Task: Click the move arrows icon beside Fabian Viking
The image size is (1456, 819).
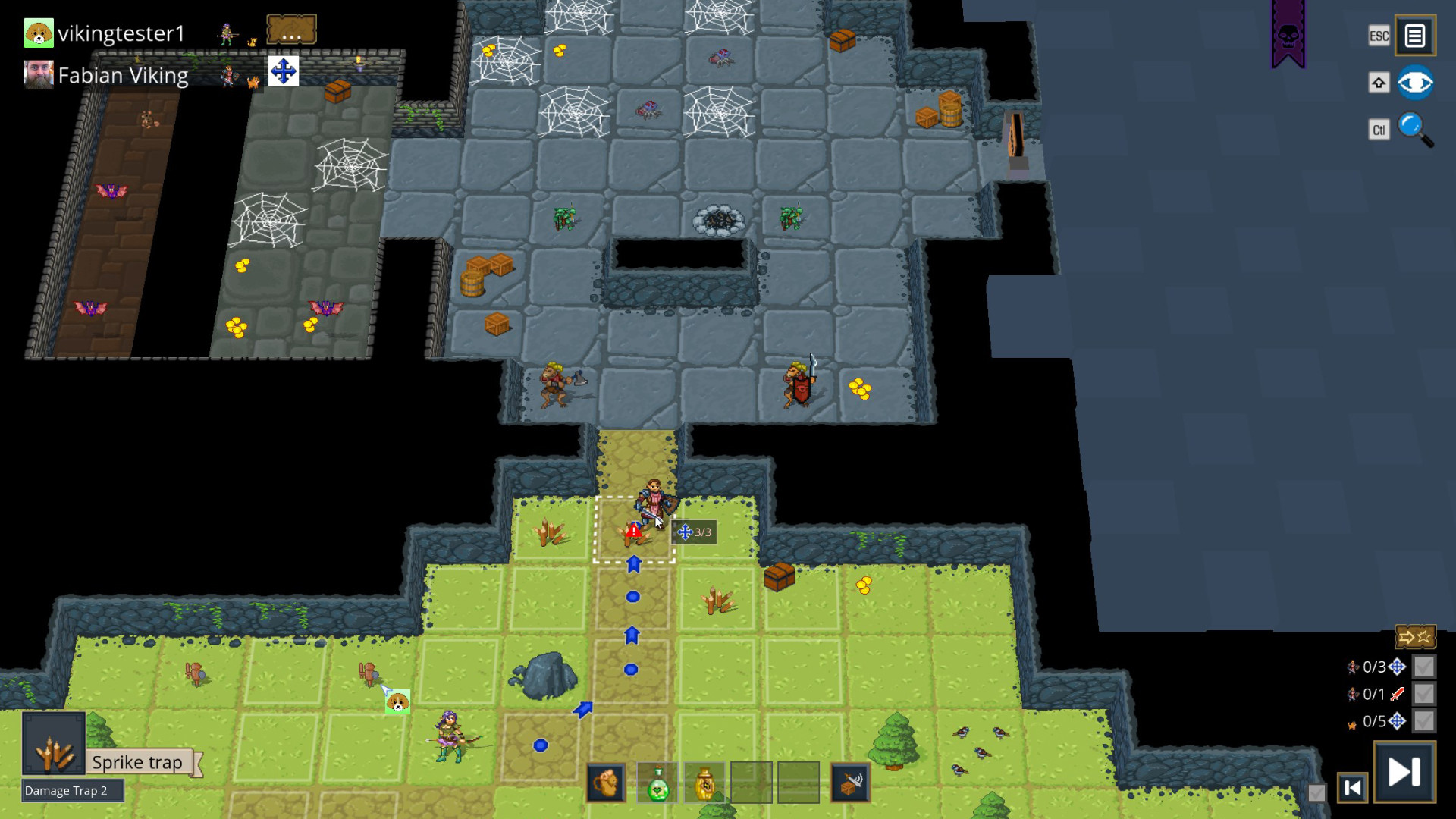Action: pyautogui.click(x=284, y=71)
